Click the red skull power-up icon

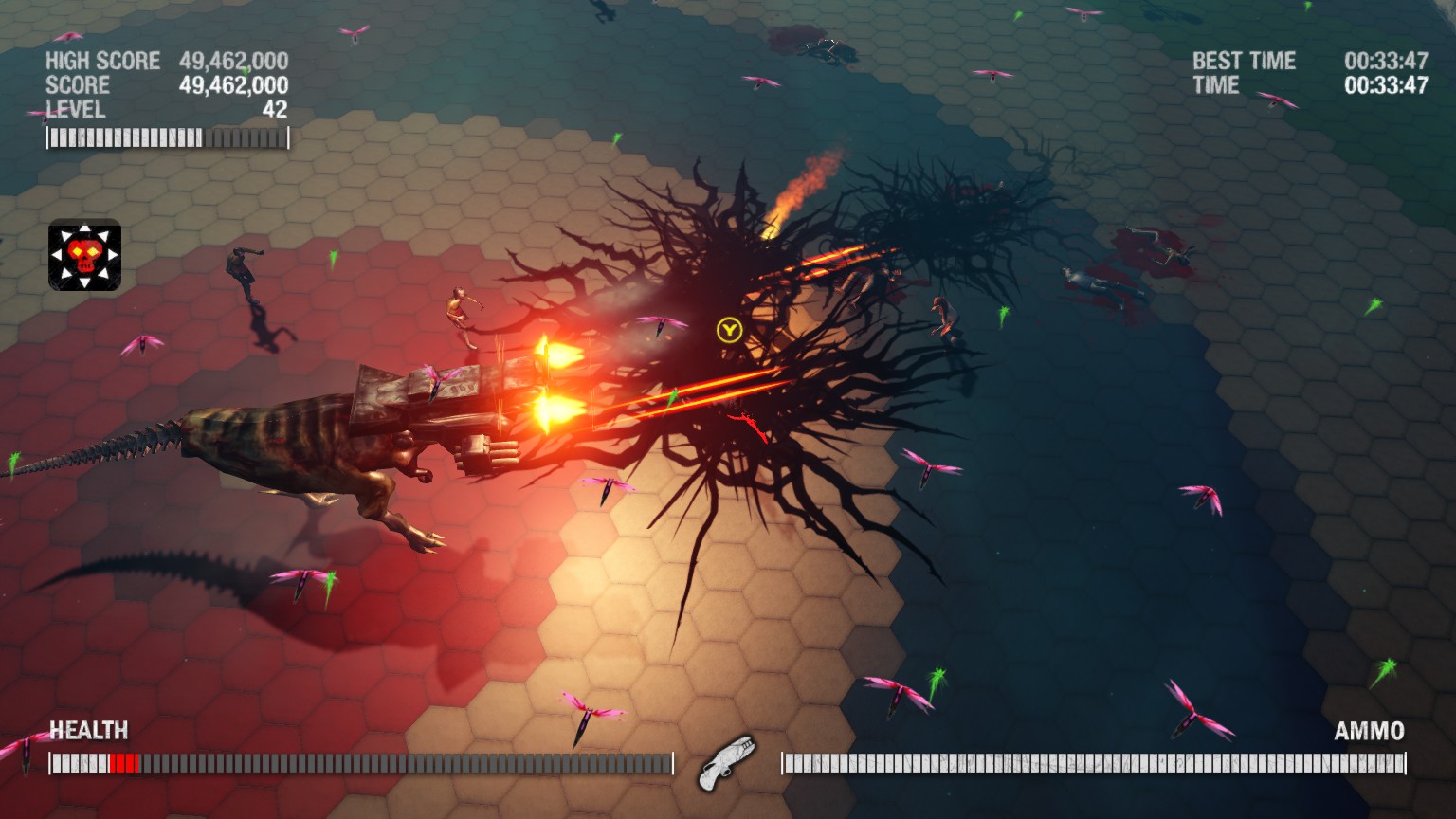pyautogui.click(x=84, y=255)
